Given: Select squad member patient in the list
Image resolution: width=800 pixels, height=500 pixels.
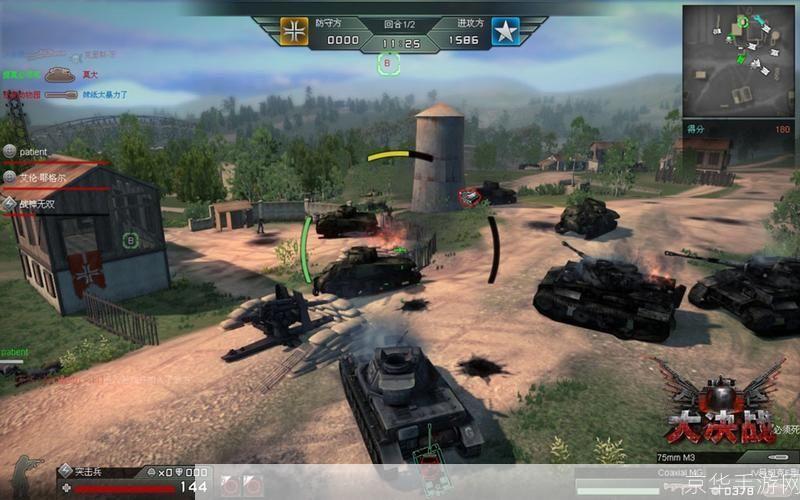Looking at the screenshot, I should coord(32,151).
